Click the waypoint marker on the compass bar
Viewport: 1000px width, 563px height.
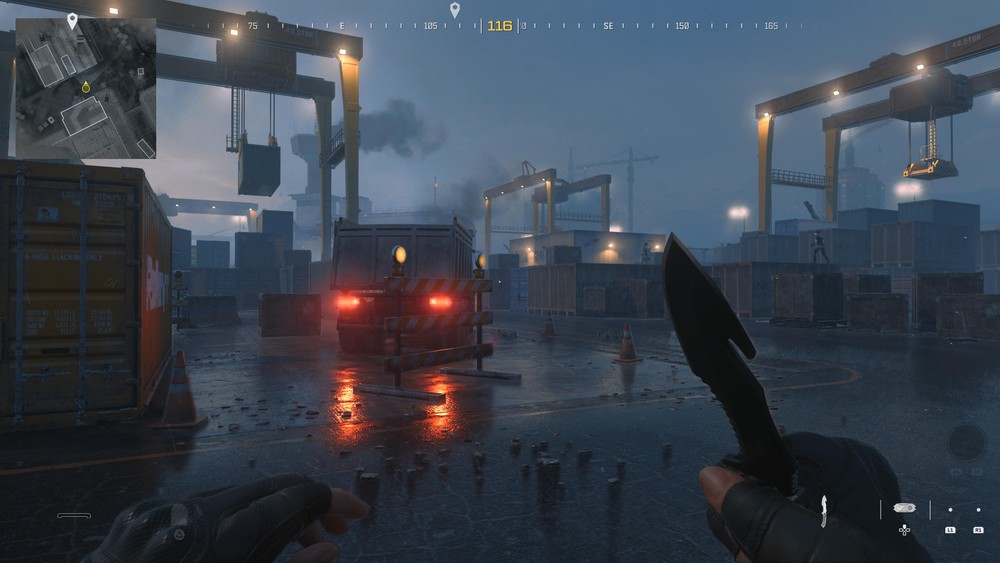455,11
